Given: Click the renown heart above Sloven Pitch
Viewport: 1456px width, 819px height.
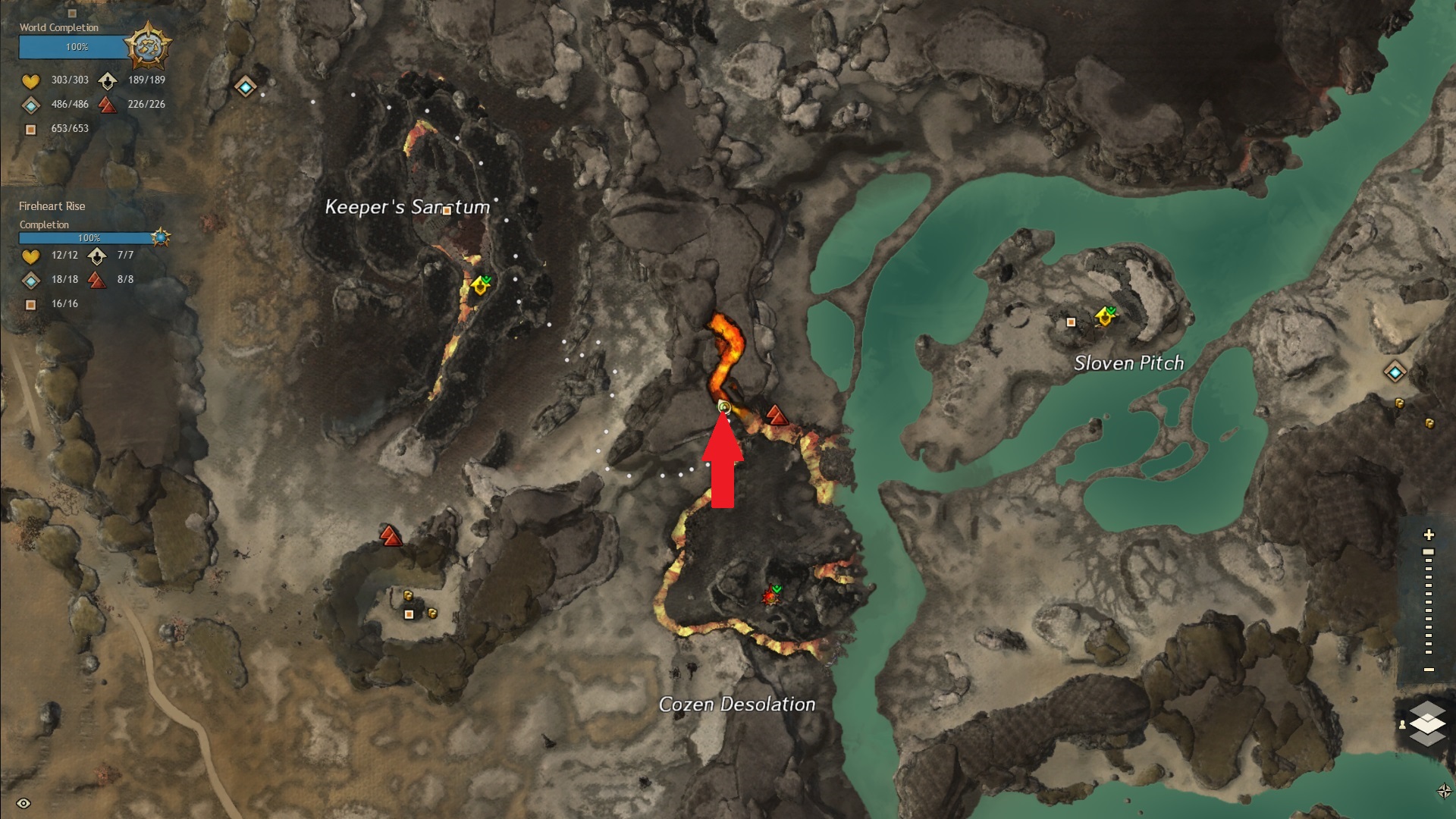Looking at the screenshot, I should click(x=1105, y=316).
